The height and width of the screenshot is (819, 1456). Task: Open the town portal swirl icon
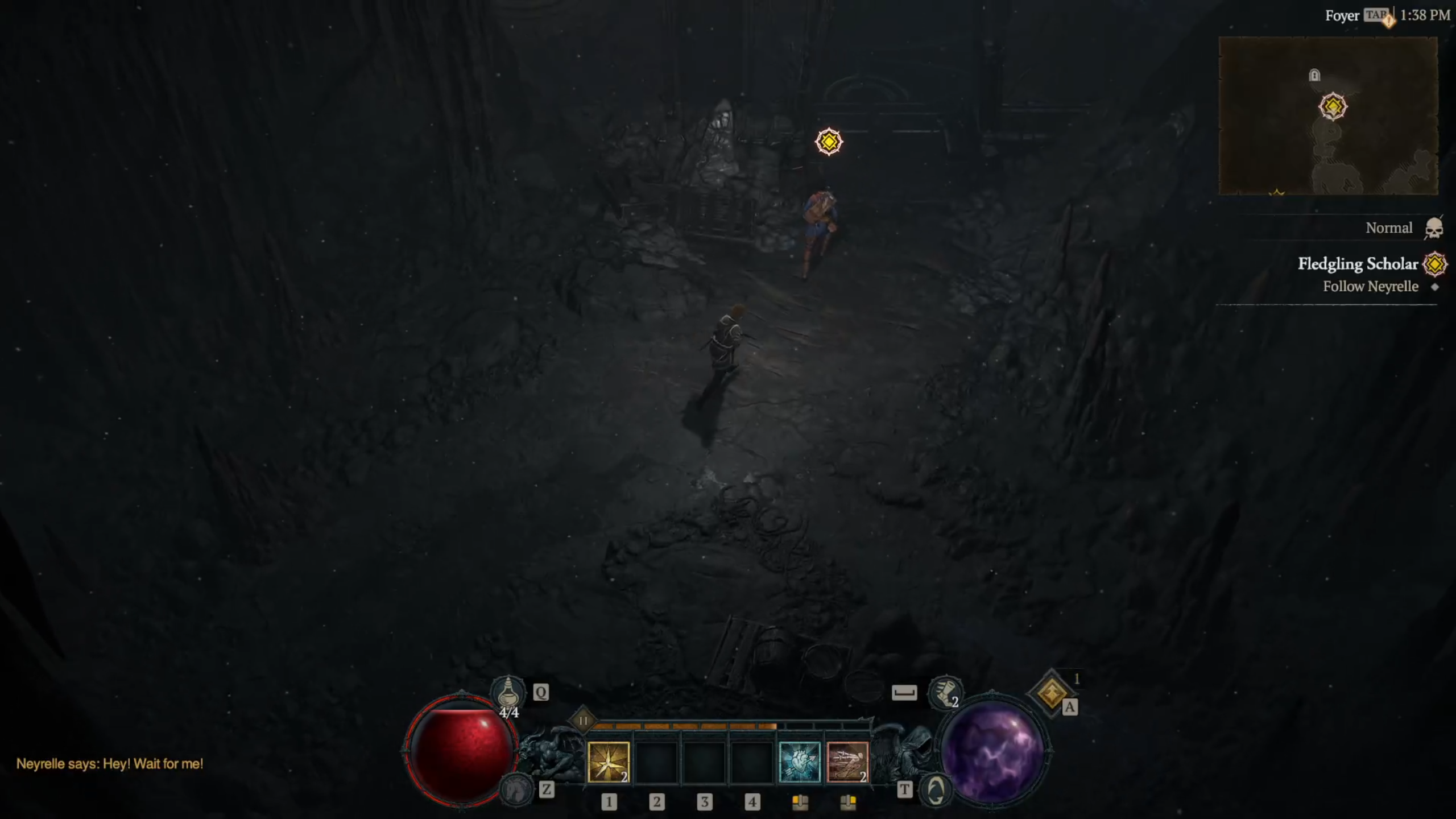click(x=936, y=790)
